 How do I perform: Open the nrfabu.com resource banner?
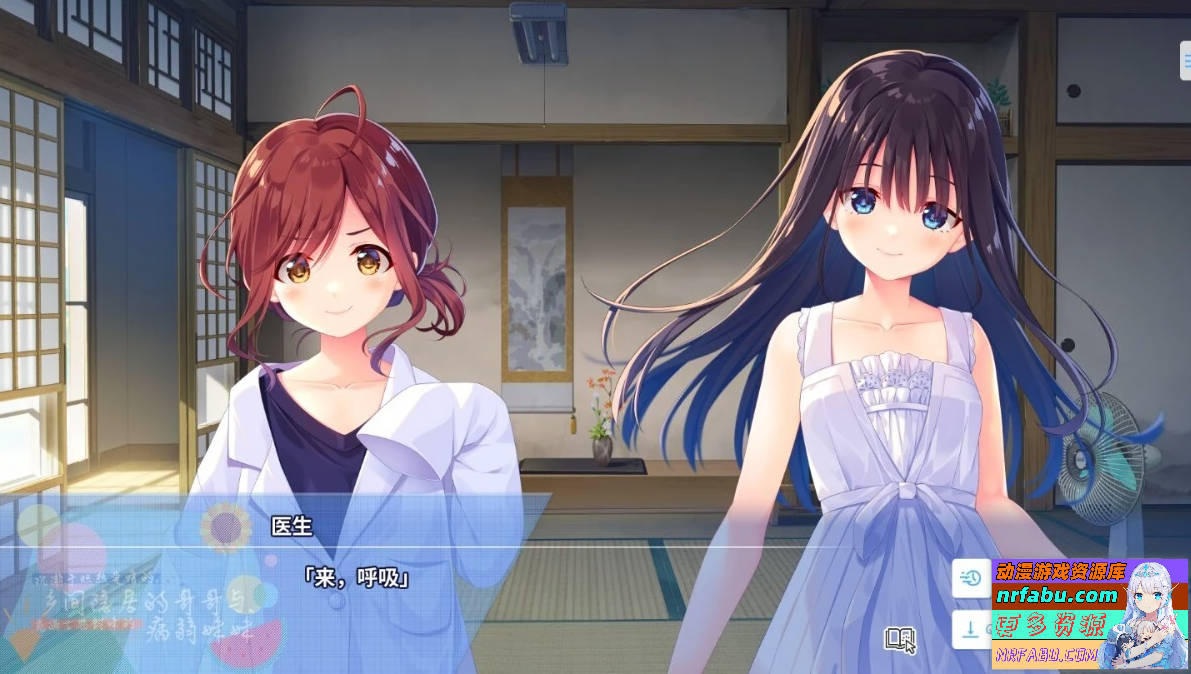click(1089, 613)
